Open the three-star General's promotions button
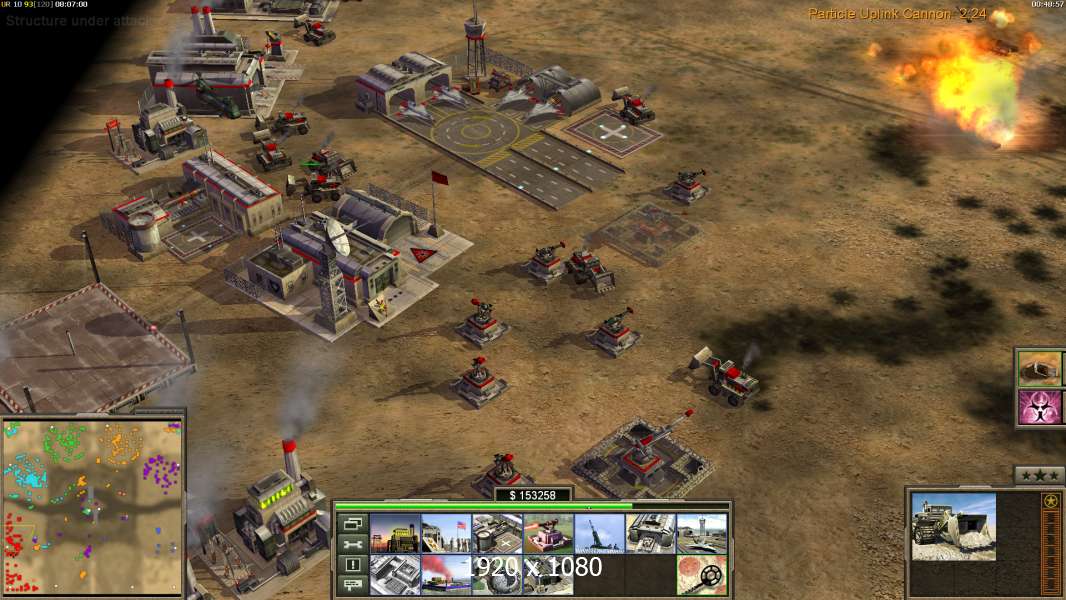The width and height of the screenshot is (1066, 600). click(1039, 475)
